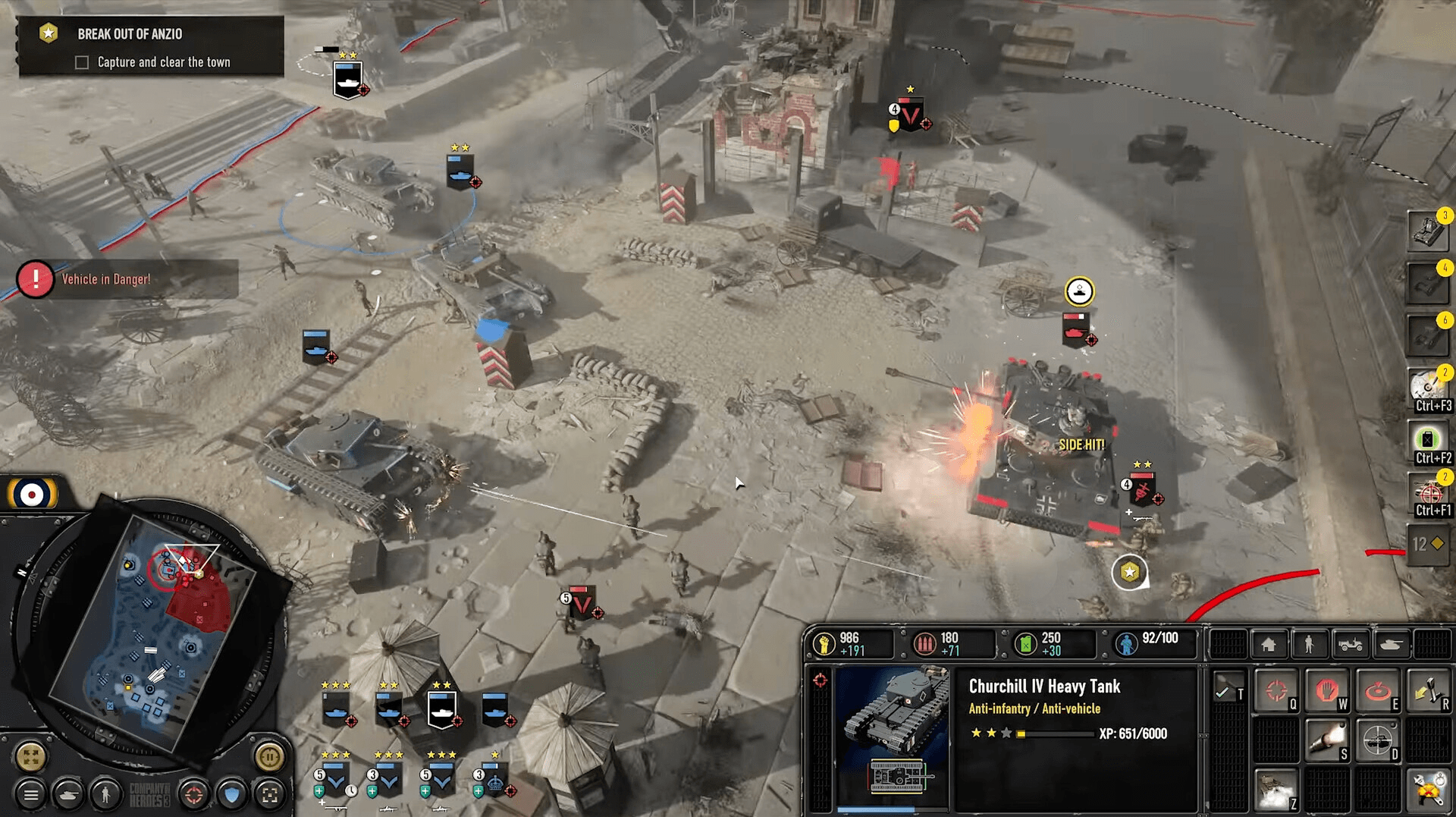This screenshot has width=1456, height=817.
Task: Open the game menu from the minimap bar
Action: (32, 795)
